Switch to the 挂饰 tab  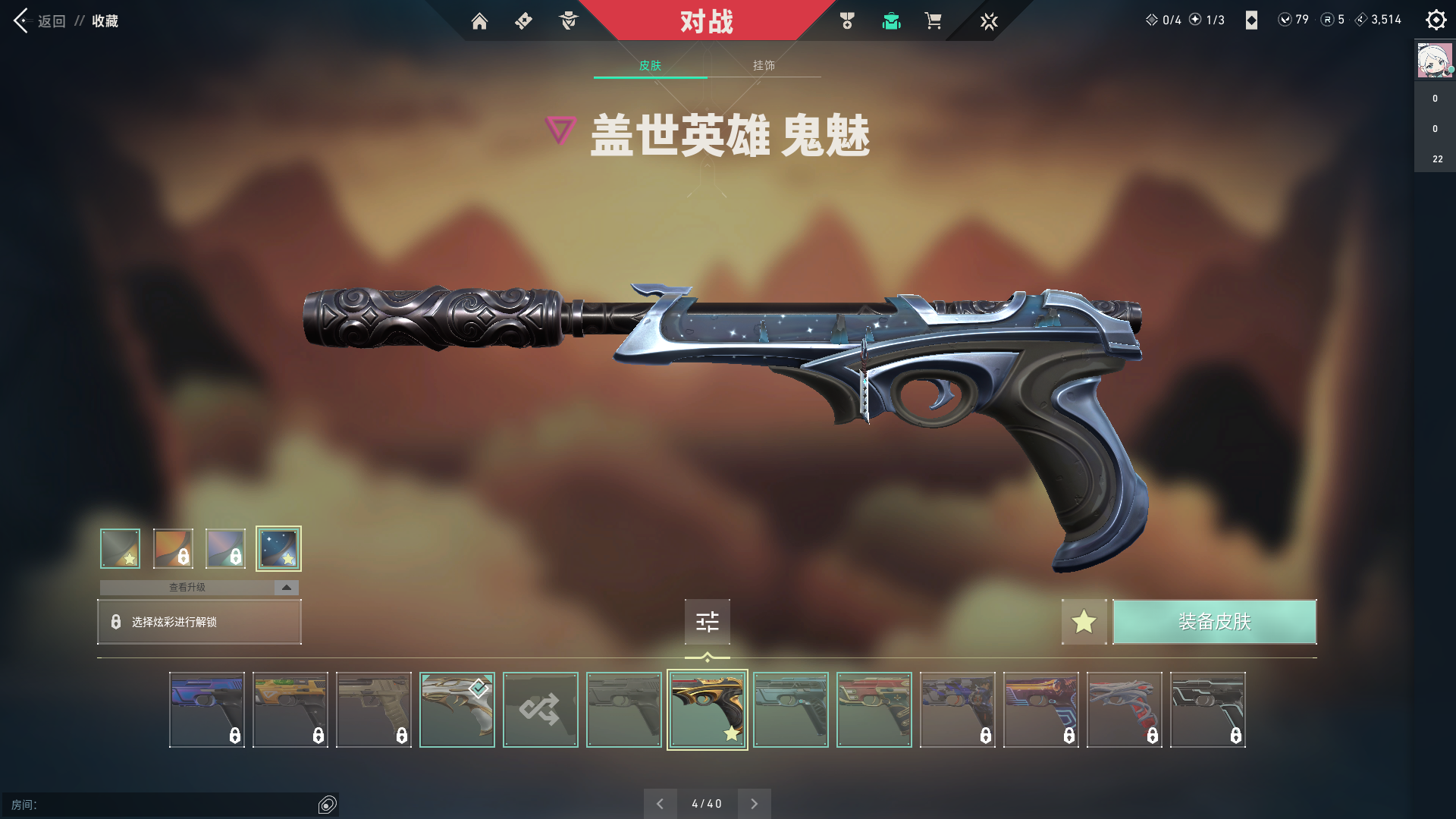(x=761, y=65)
